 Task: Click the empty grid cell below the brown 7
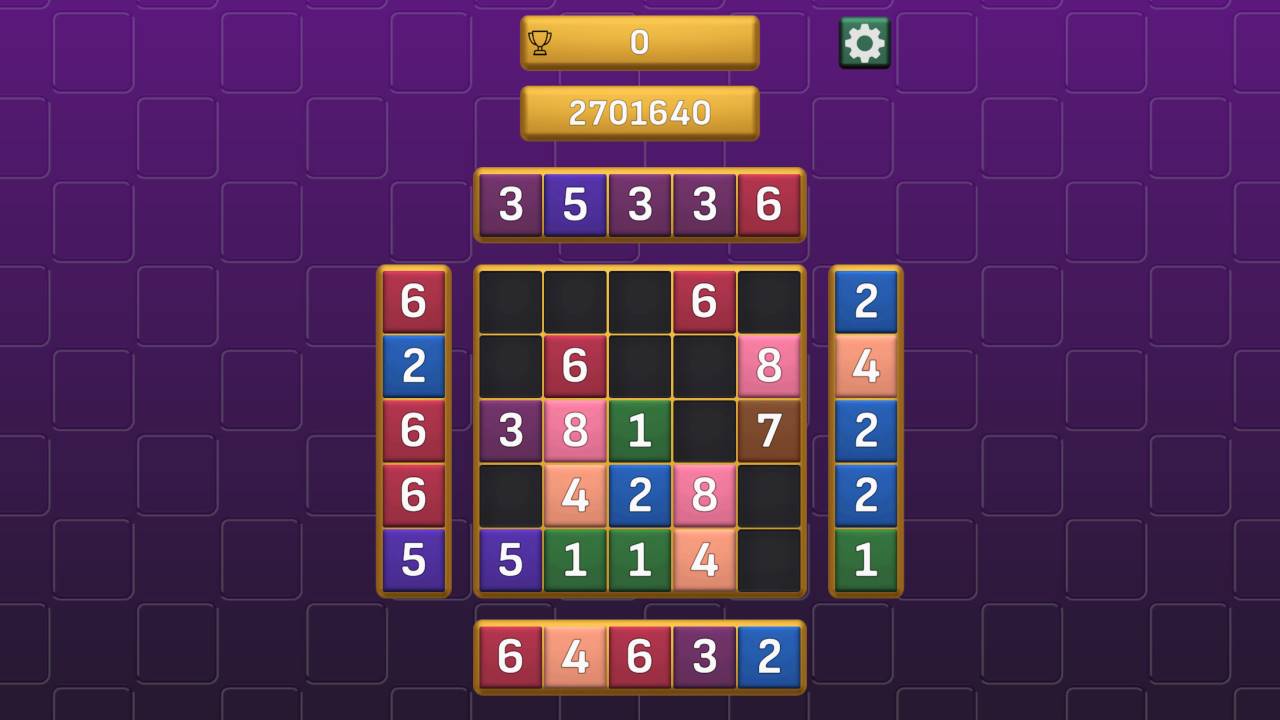point(770,497)
